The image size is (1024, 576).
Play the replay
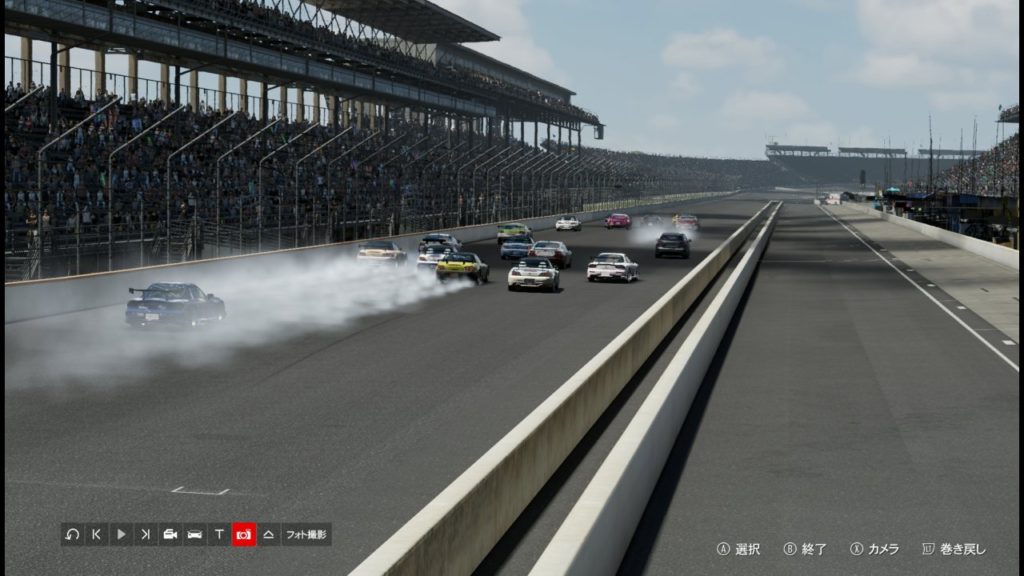[x=121, y=534]
